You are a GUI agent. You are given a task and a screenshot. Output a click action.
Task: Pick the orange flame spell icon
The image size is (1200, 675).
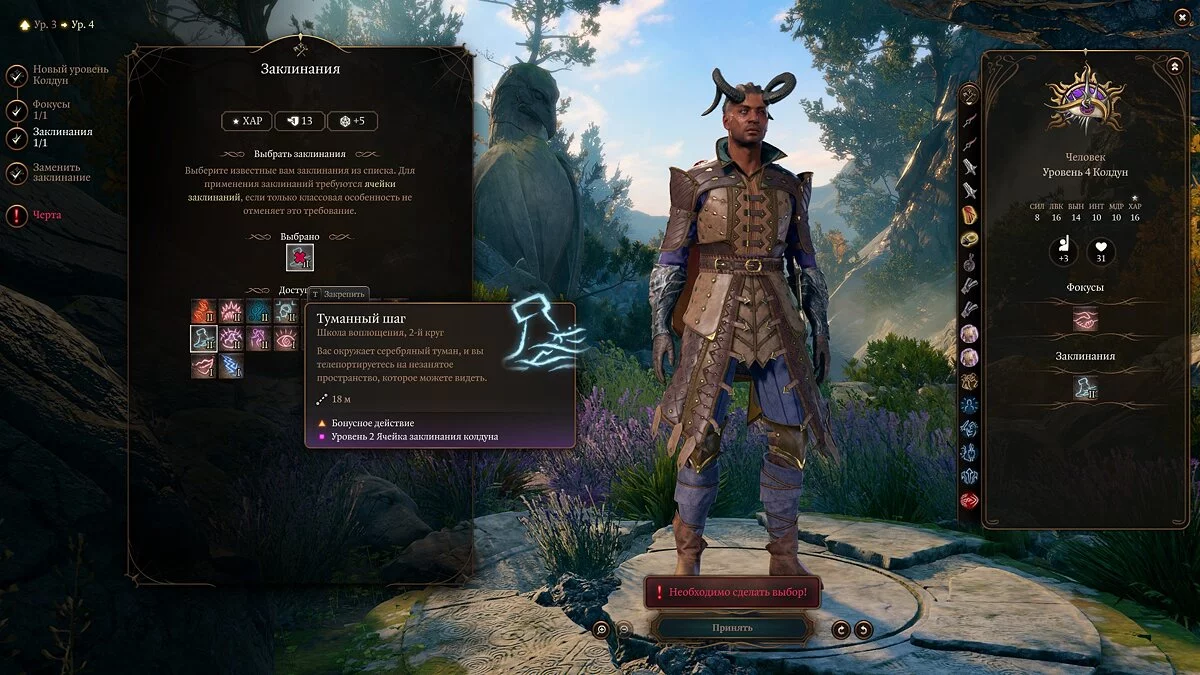(204, 311)
